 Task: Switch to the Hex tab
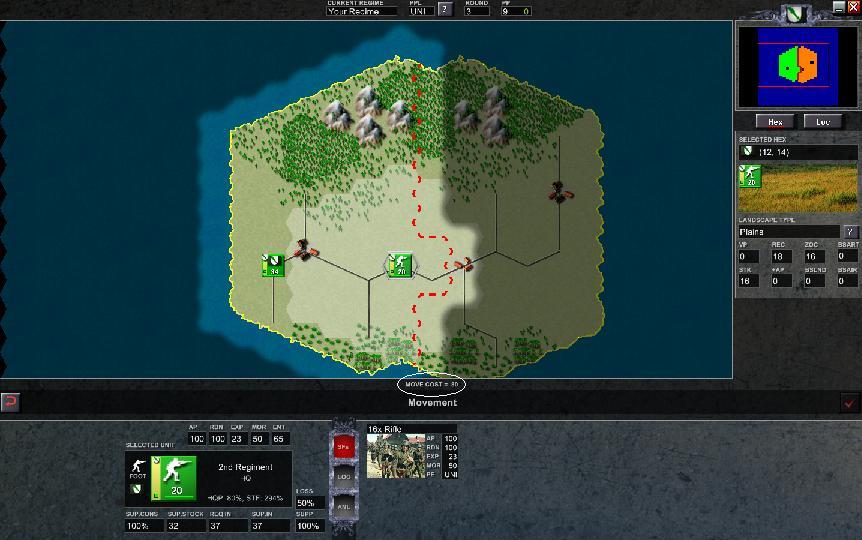click(774, 121)
